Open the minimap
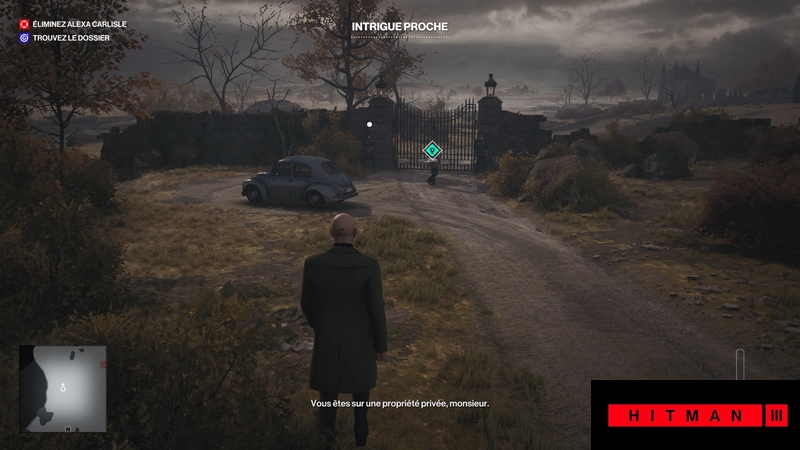The height and width of the screenshot is (450, 800). pyautogui.click(x=63, y=390)
